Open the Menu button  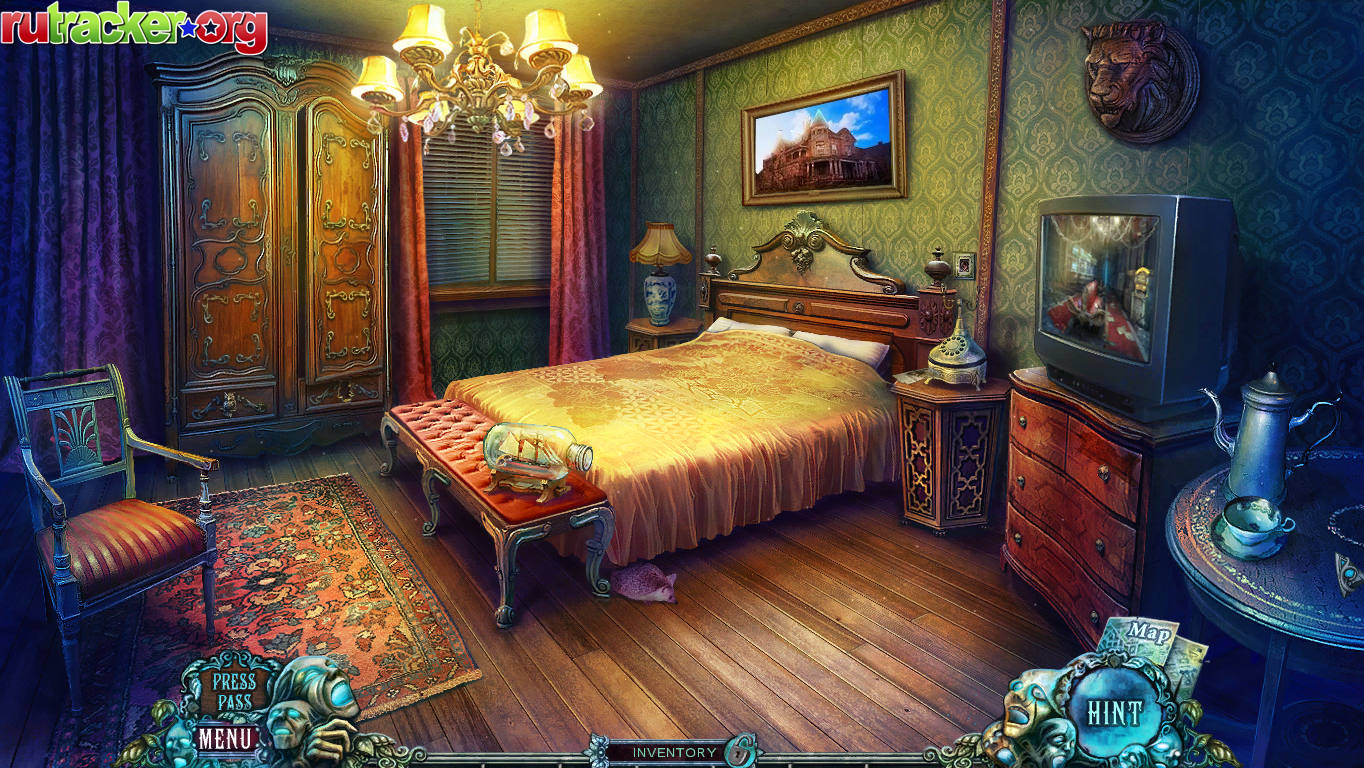226,740
